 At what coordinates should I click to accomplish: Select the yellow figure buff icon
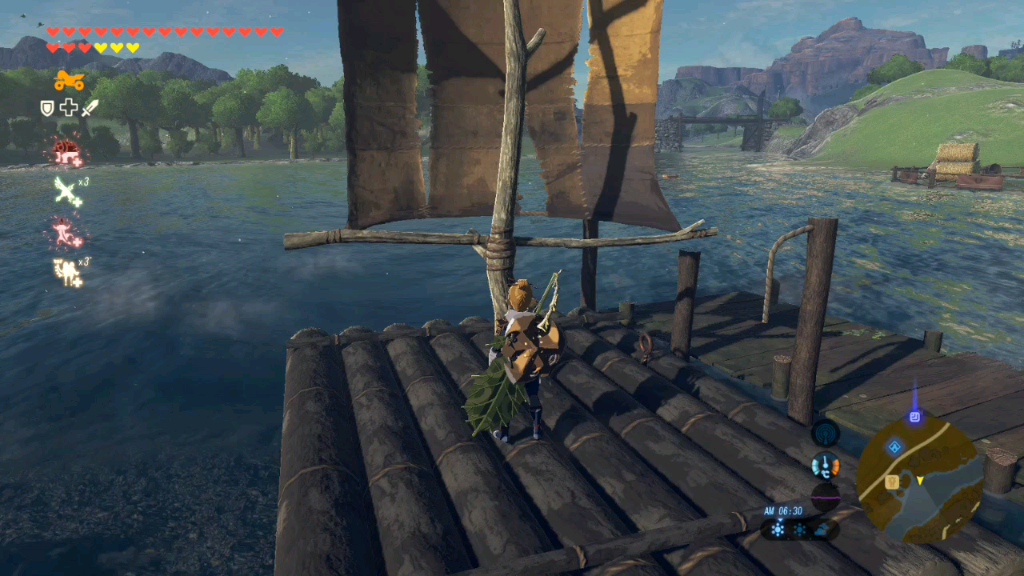click(68, 270)
